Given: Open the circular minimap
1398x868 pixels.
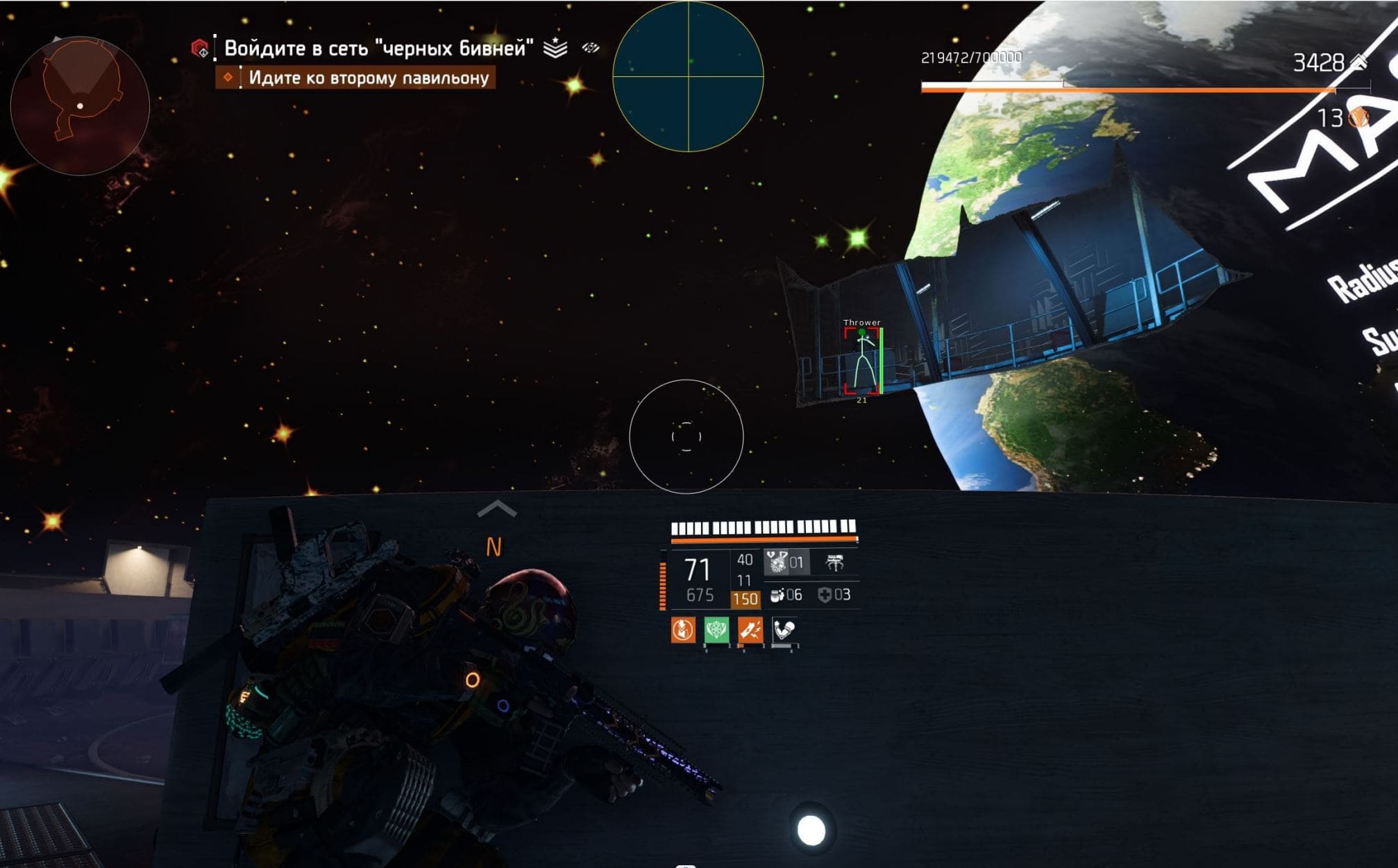Looking at the screenshot, I should (80, 105).
